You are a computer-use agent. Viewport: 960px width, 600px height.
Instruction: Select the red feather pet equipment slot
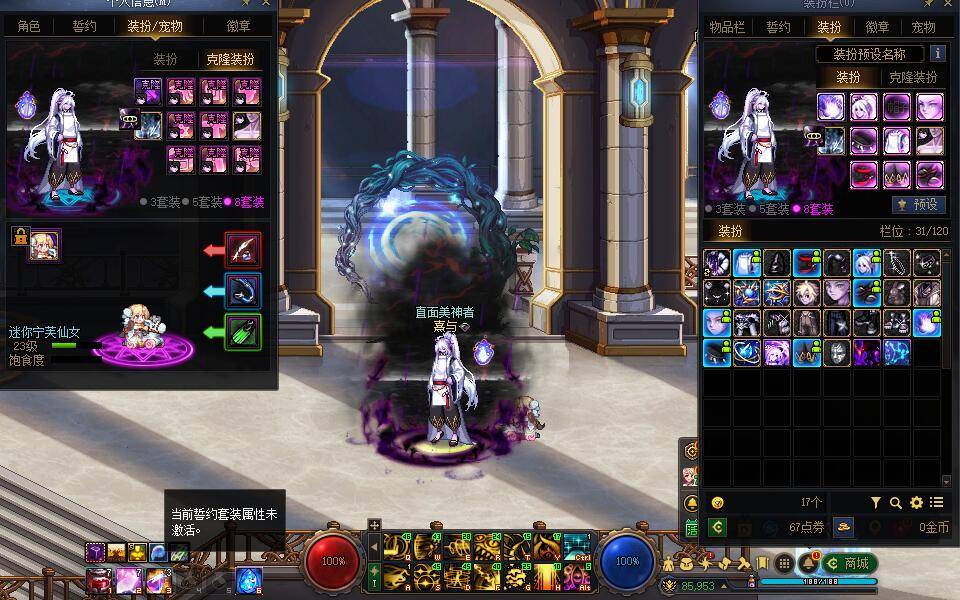click(x=243, y=249)
